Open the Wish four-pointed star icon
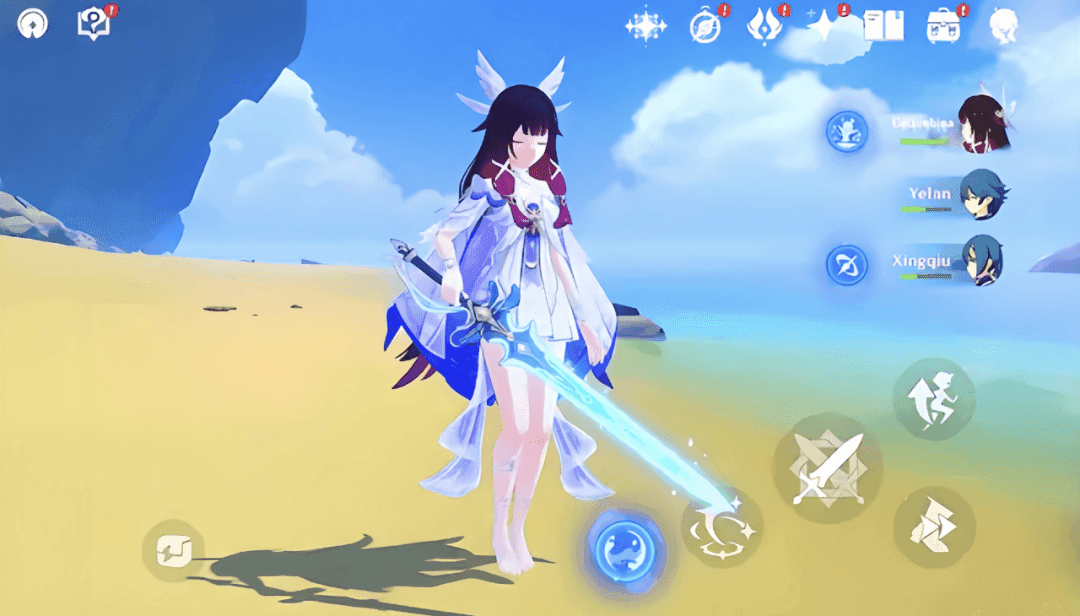1080x616 pixels. point(645,26)
